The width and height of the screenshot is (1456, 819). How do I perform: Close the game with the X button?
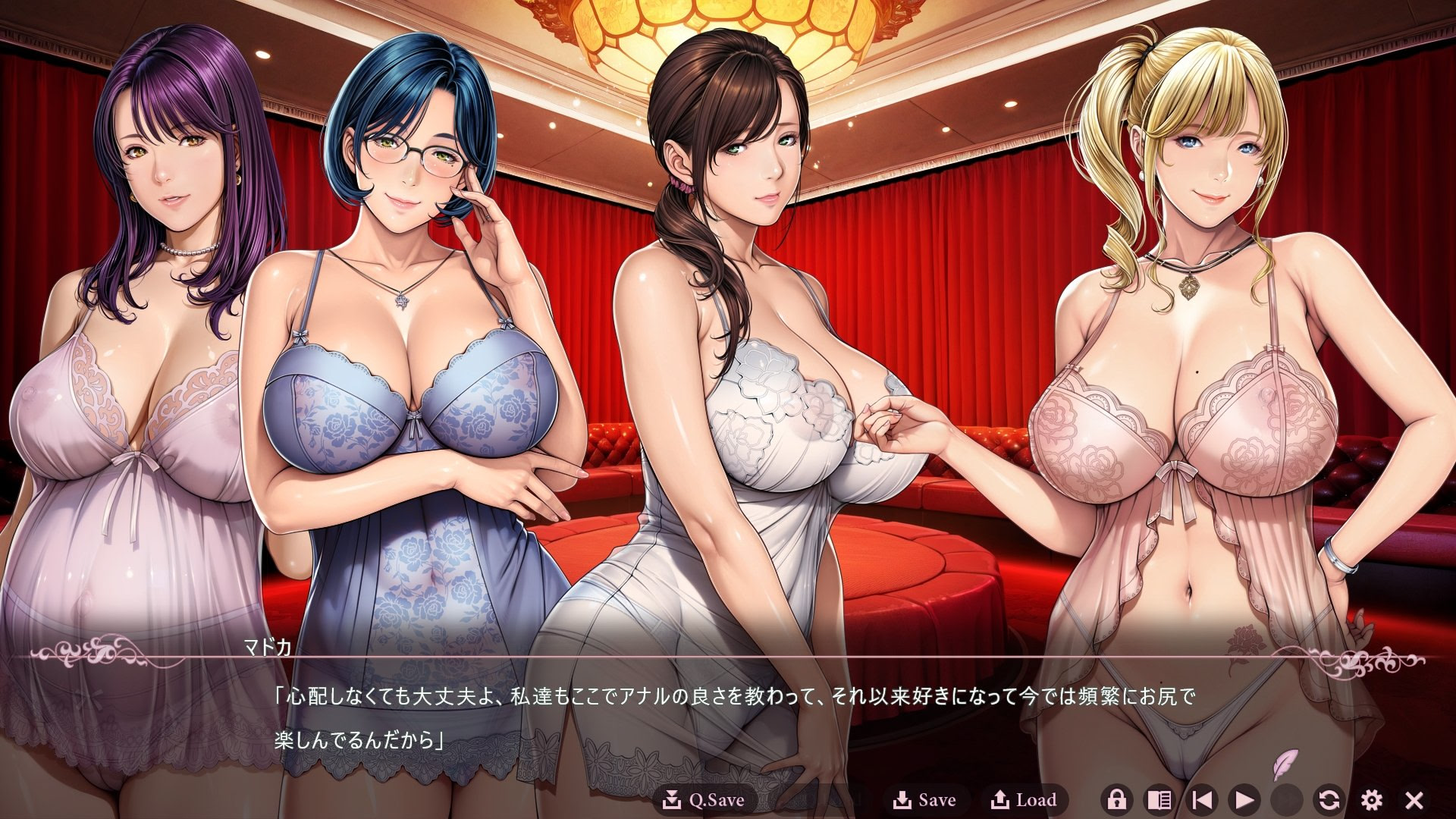[x=1414, y=799]
